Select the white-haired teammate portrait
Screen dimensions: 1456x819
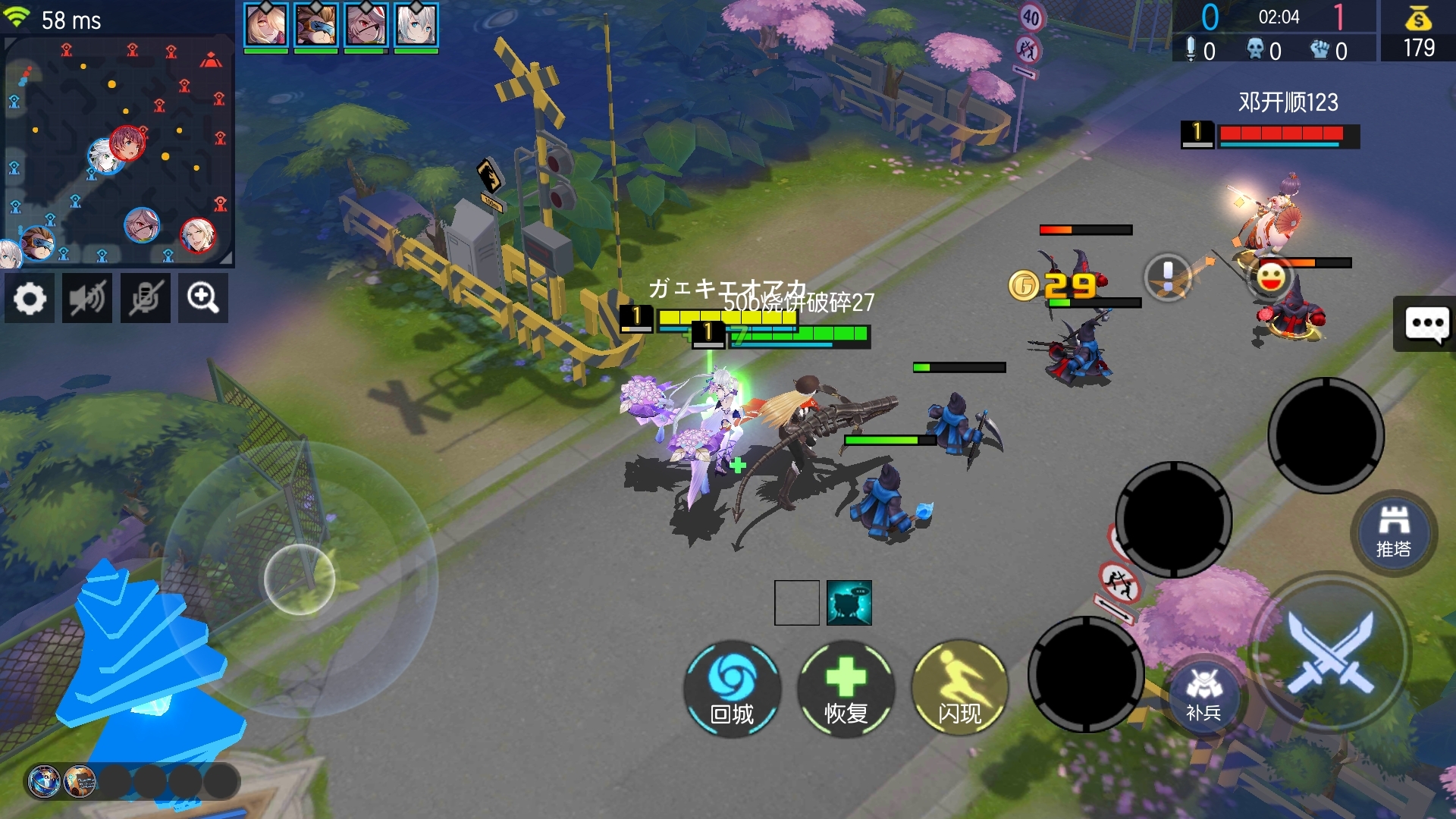416,26
